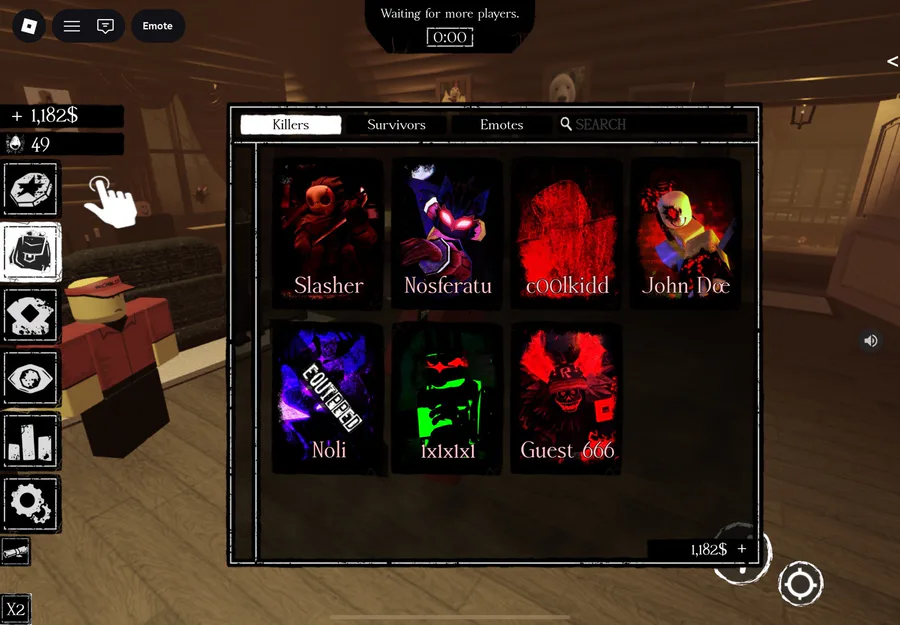Screen dimensions: 900x625
Task: Open the Roblox chat window
Action: point(105,26)
